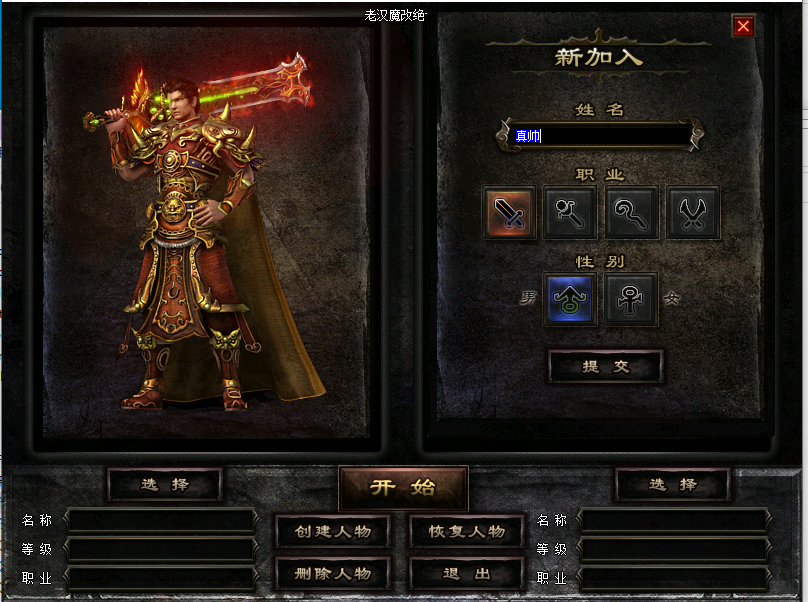Pick the curved hook Taoist class icon
The image size is (808, 602).
(631, 213)
